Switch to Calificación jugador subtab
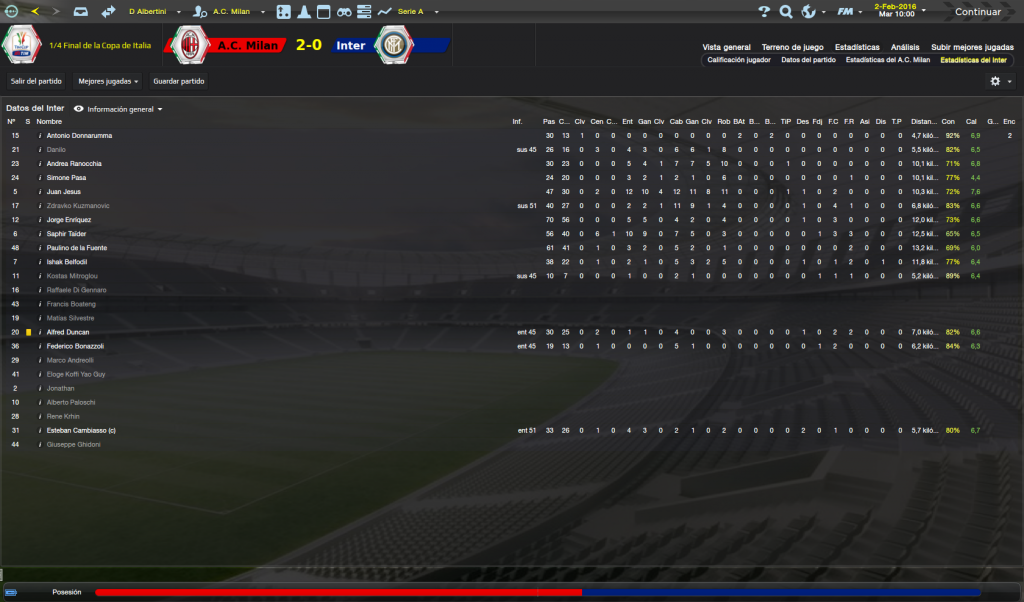The height and width of the screenshot is (602, 1024). 739,60
